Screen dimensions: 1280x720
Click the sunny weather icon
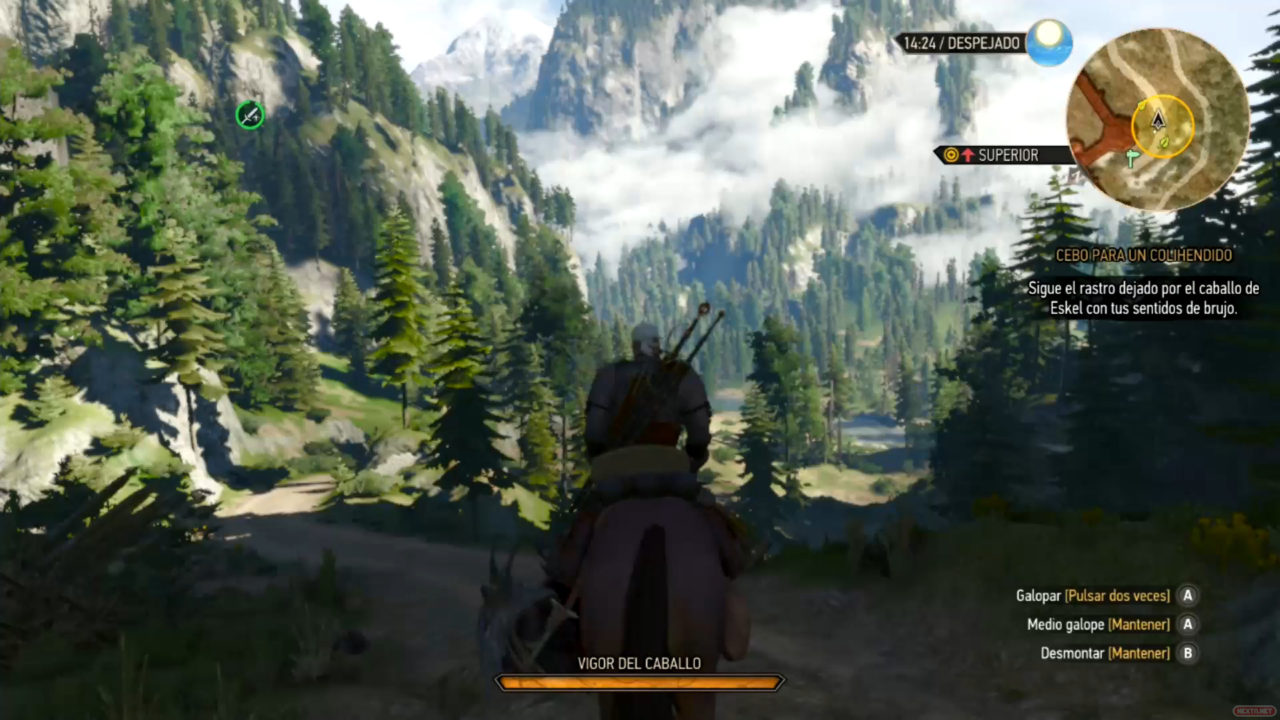click(x=1049, y=42)
